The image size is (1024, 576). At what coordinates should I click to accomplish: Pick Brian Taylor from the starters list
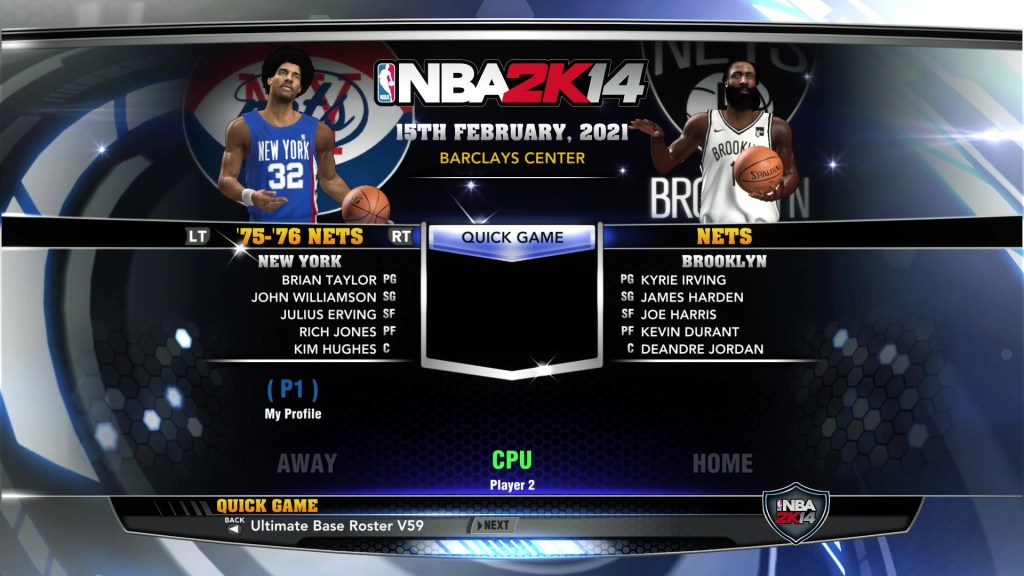tap(328, 280)
